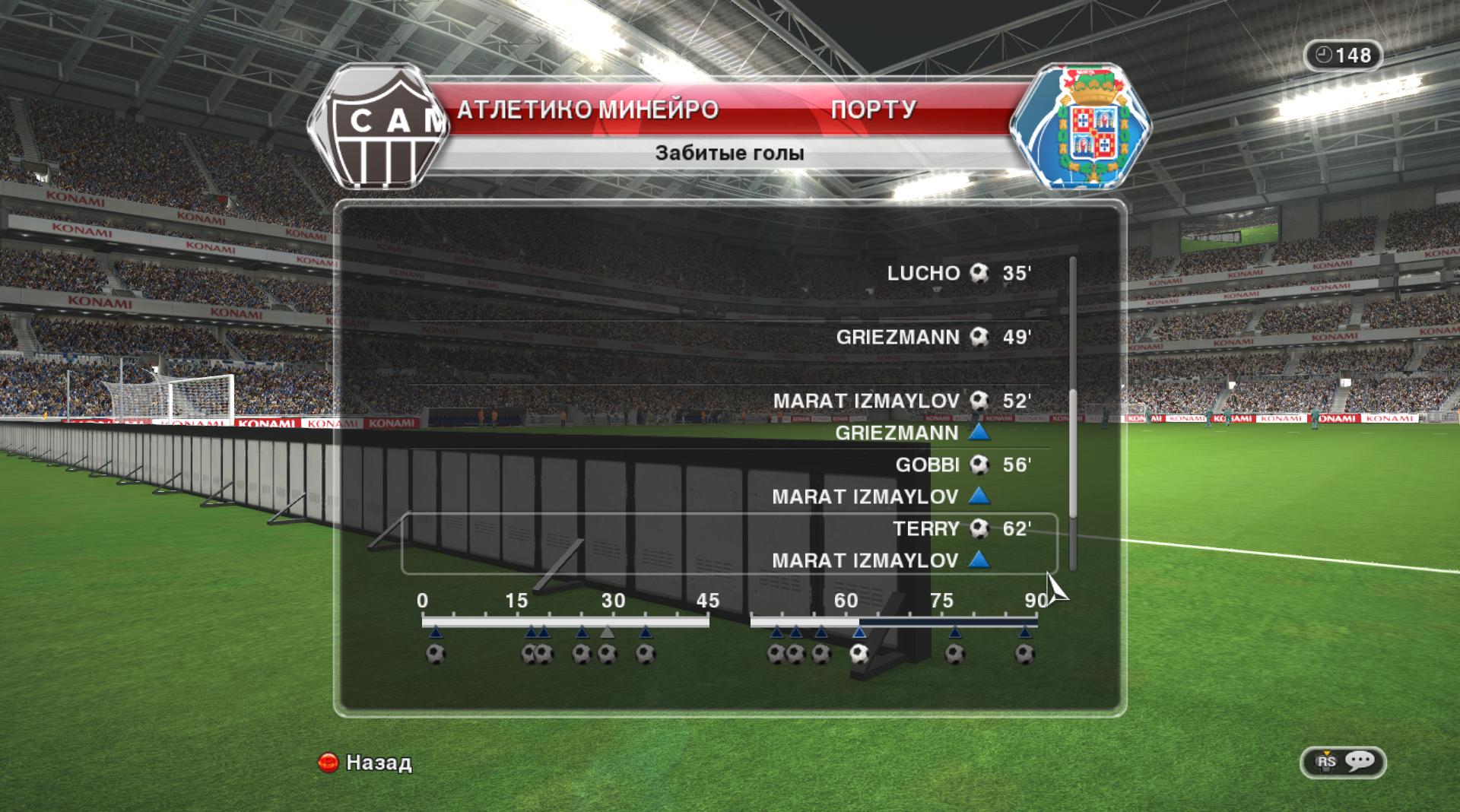Choose the timeline goal ball just after 75
The height and width of the screenshot is (812, 1460).
point(955,654)
